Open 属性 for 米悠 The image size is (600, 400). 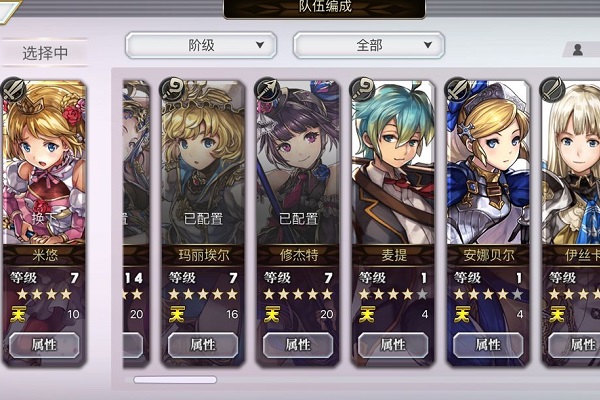point(44,345)
